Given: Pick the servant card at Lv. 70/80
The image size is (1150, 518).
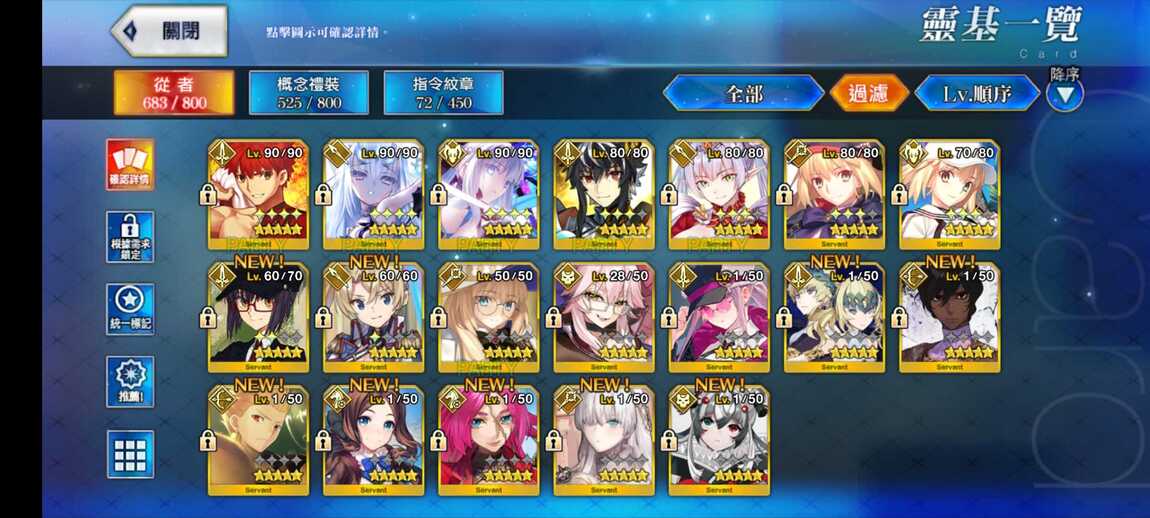Looking at the screenshot, I should 950,194.
